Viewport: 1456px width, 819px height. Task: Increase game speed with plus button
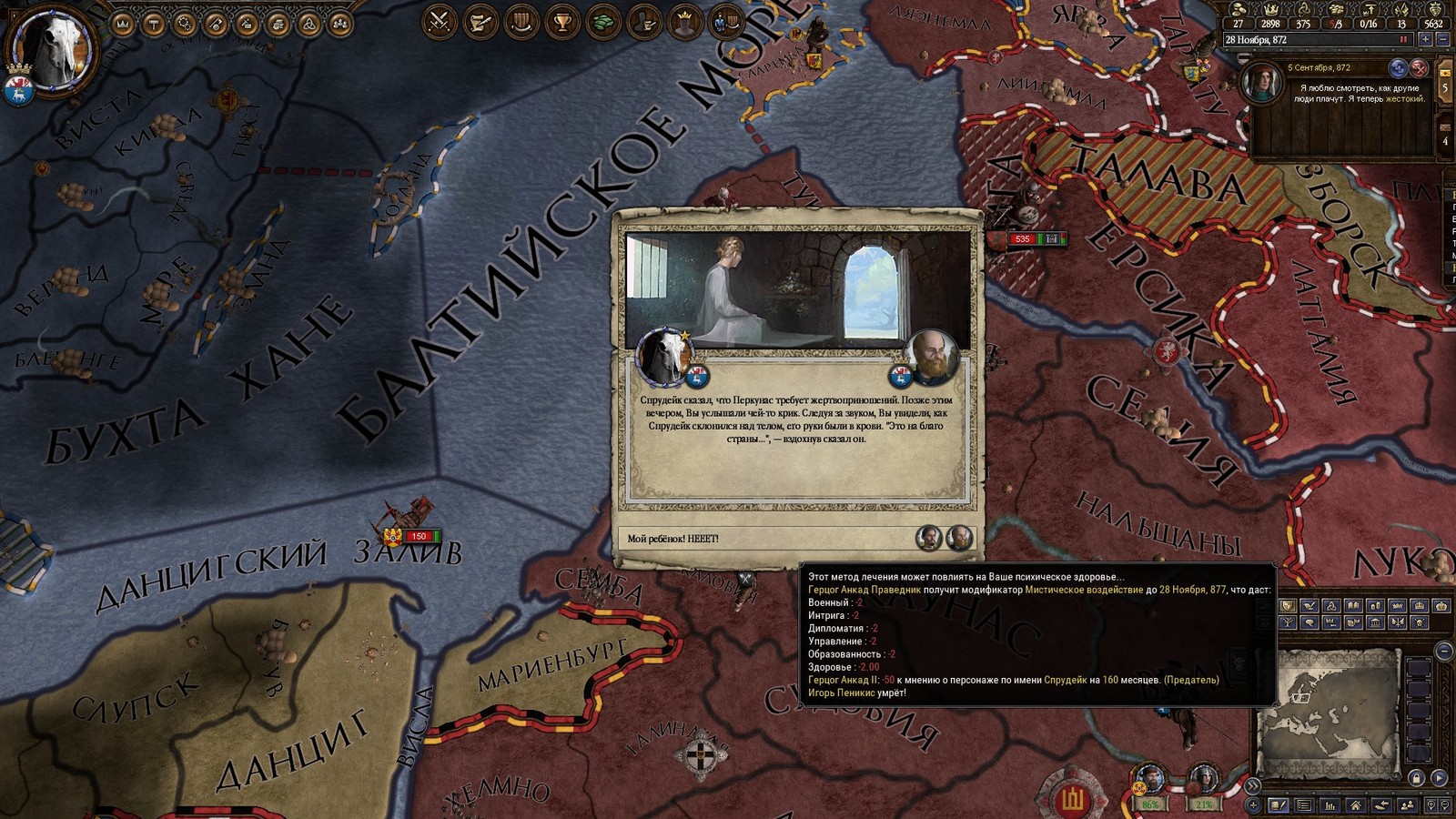click(x=1425, y=40)
